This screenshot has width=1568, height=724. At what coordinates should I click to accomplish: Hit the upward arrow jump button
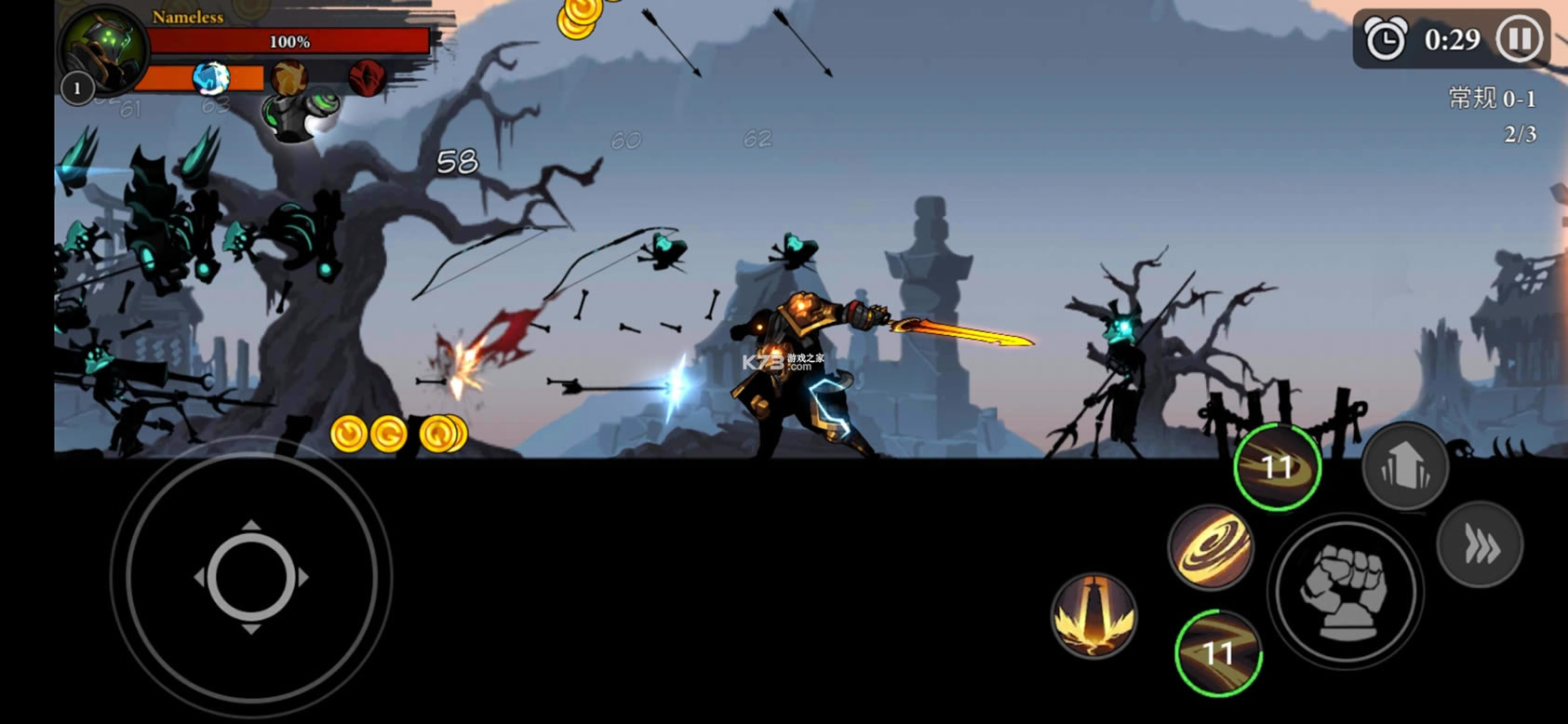1404,467
